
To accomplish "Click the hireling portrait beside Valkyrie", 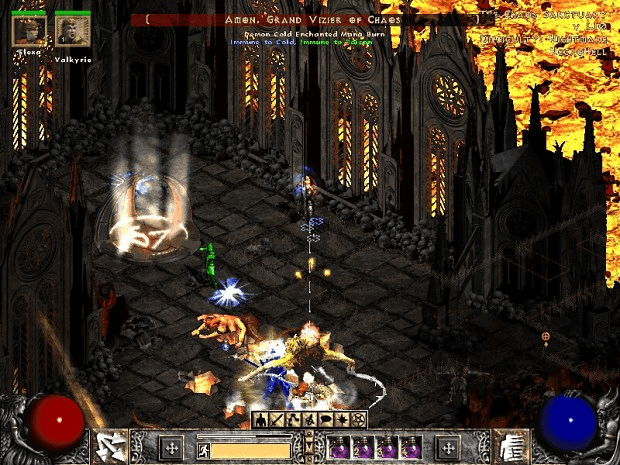I will coord(28,31).
